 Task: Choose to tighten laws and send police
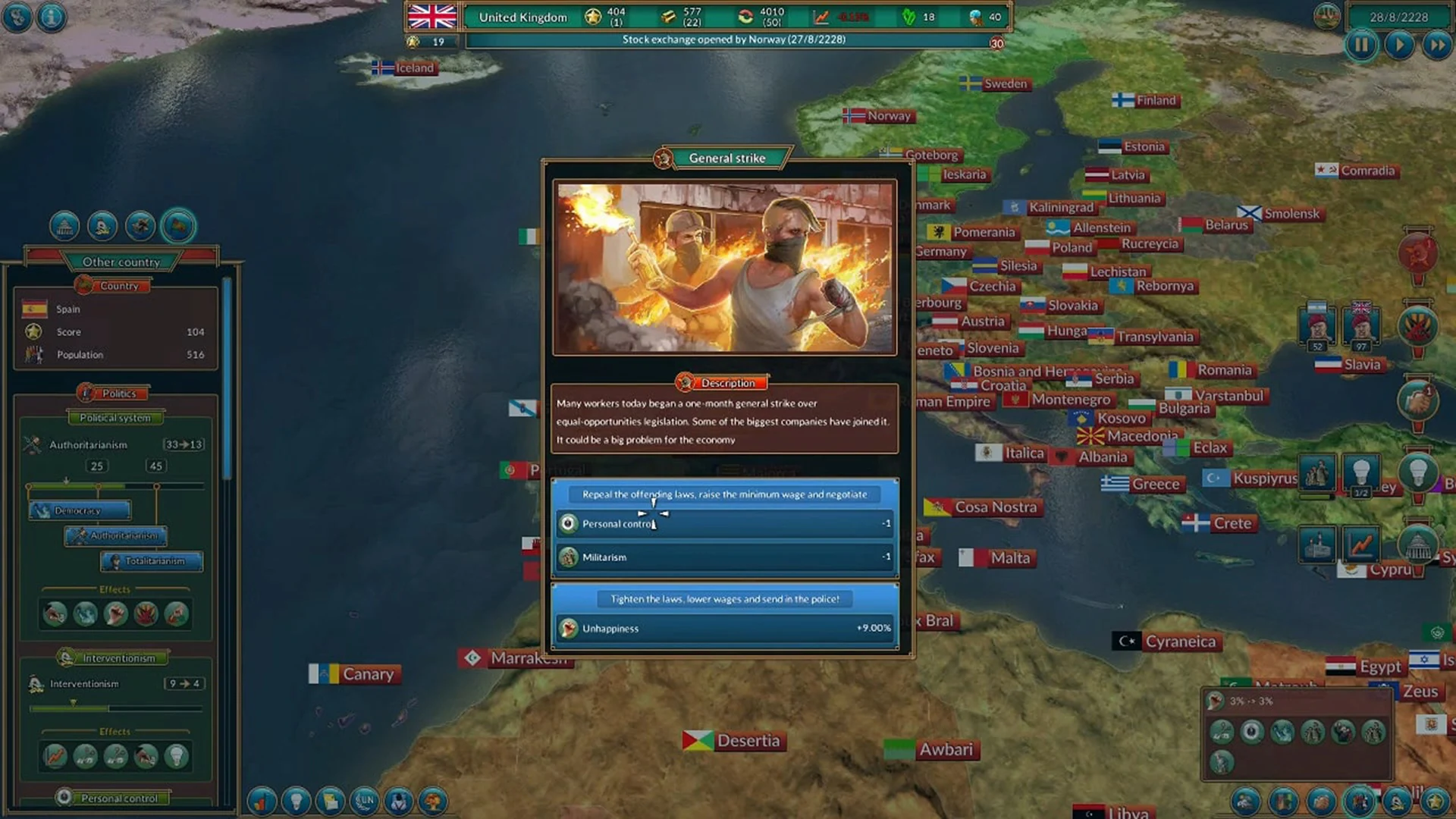[x=723, y=598]
